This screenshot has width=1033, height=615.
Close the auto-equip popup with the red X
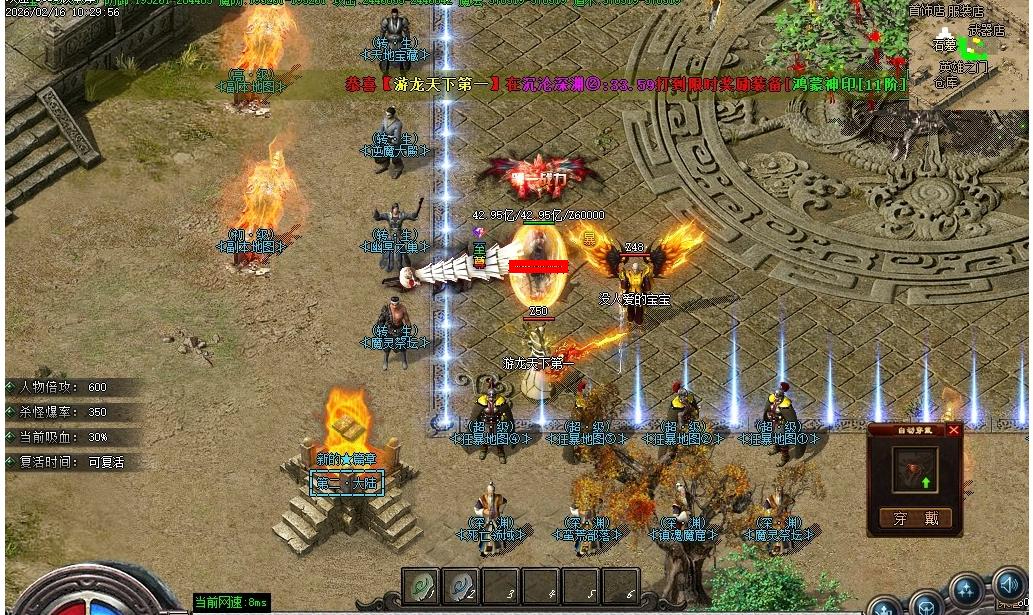[953, 430]
